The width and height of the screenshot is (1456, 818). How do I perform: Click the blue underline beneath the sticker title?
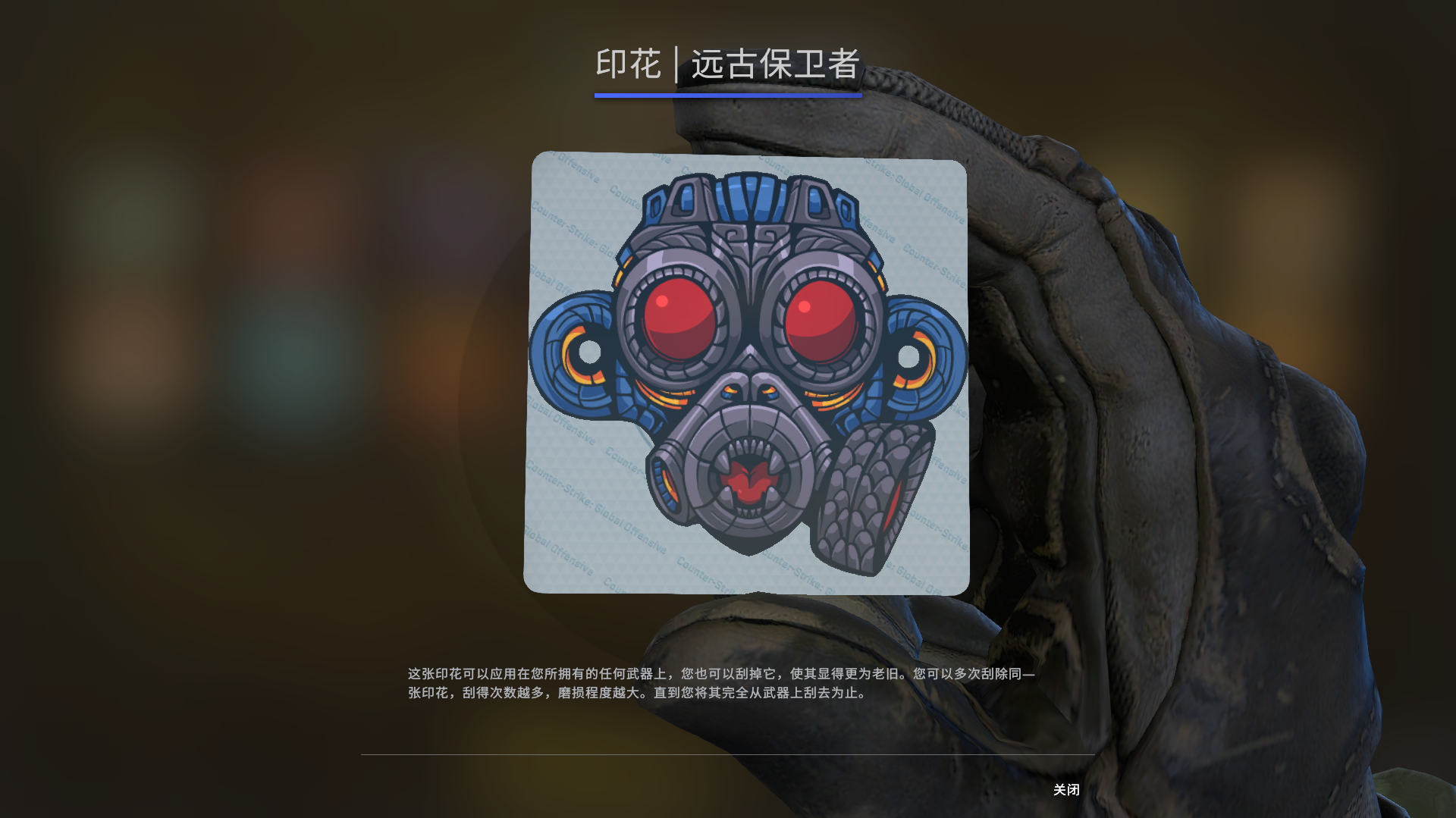pos(728,95)
